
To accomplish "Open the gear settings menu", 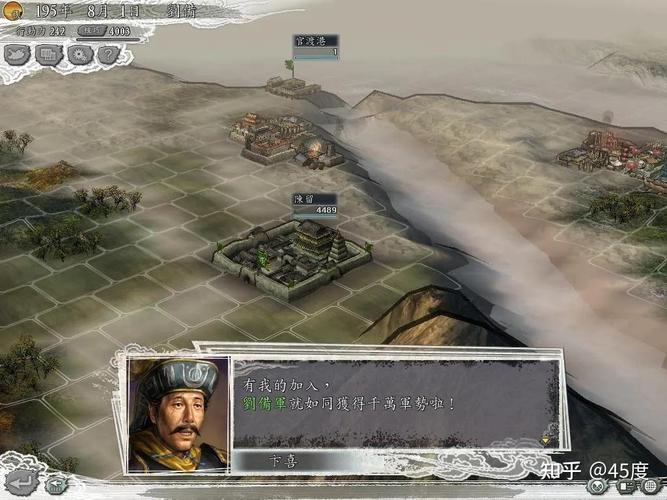I will (x=80, y=55).
